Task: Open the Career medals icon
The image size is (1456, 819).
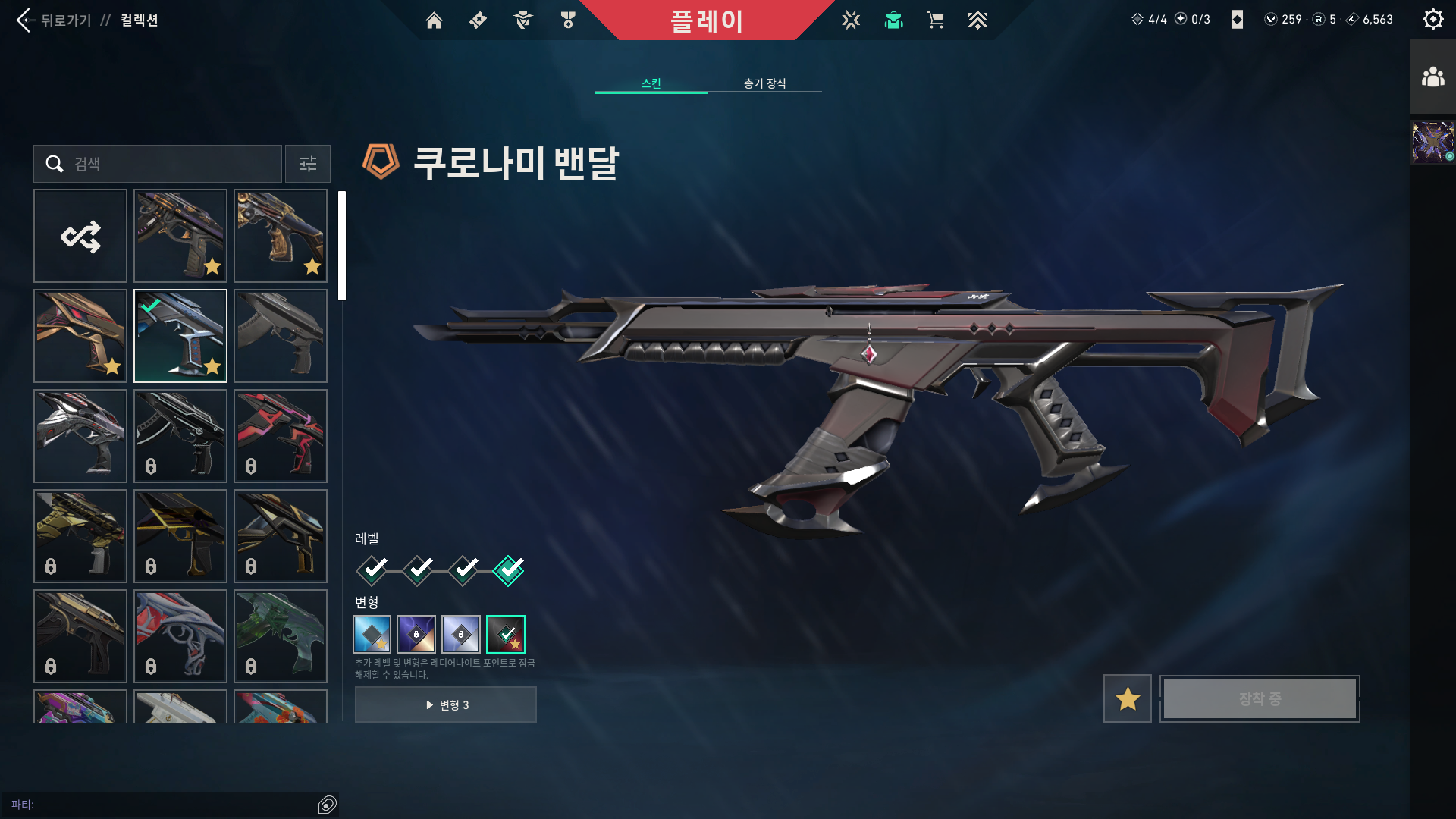Action: coord(567,20)
